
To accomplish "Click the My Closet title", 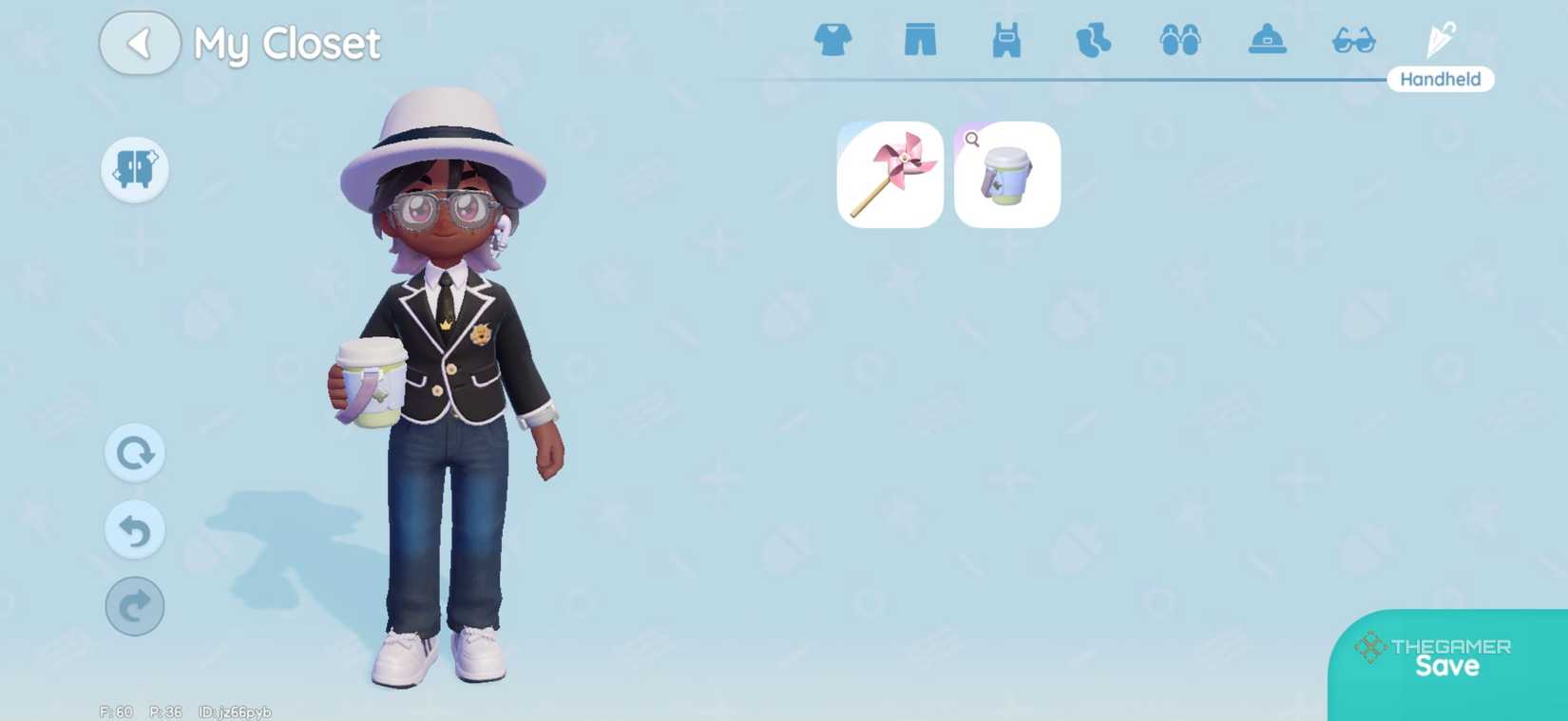I will [x=287, y=44].
